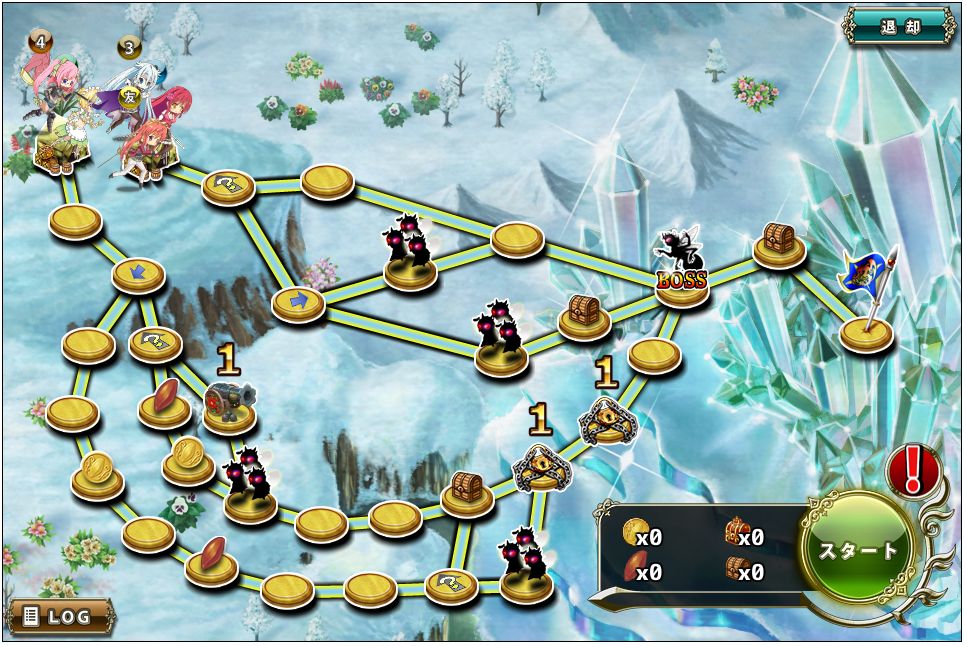The height and width of the screenshot is (646, 966).
Task: Show the red exclamation mark alert
Action: click(x=912, y=470)
